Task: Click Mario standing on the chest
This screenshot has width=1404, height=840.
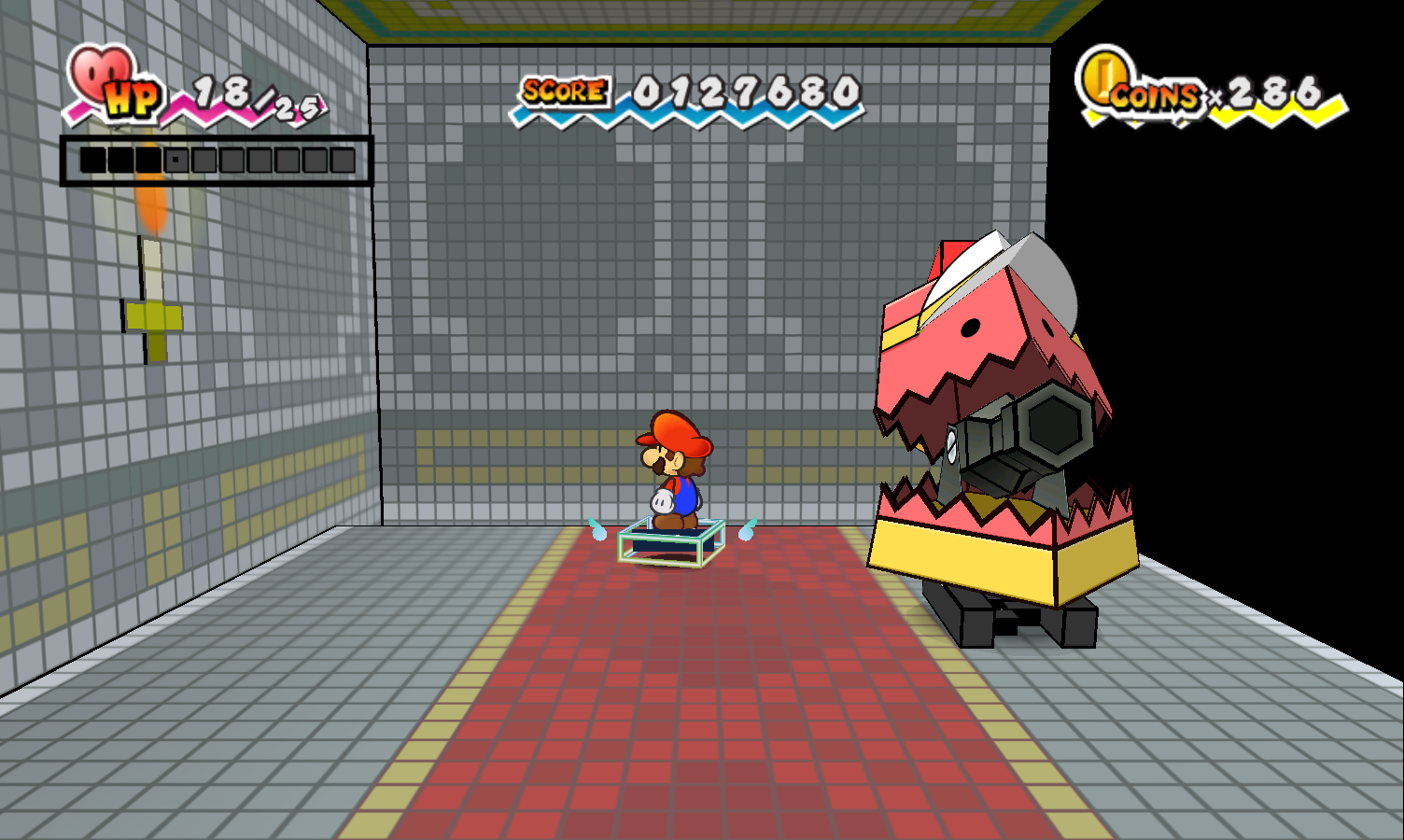Action: coord(677,471)
